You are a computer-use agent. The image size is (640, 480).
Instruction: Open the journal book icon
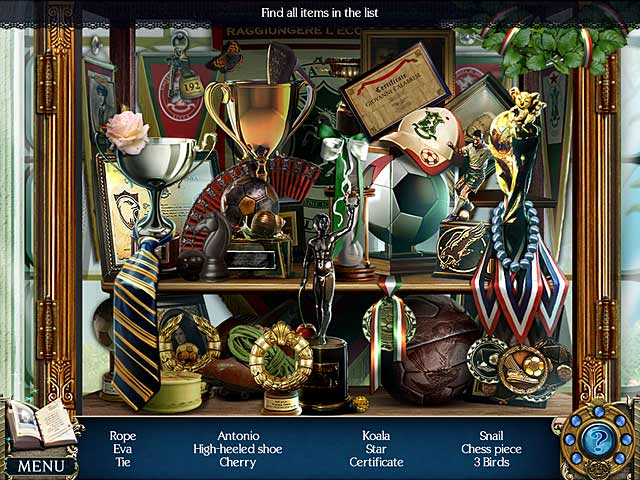pyautogui.click(x=40, y=425)
